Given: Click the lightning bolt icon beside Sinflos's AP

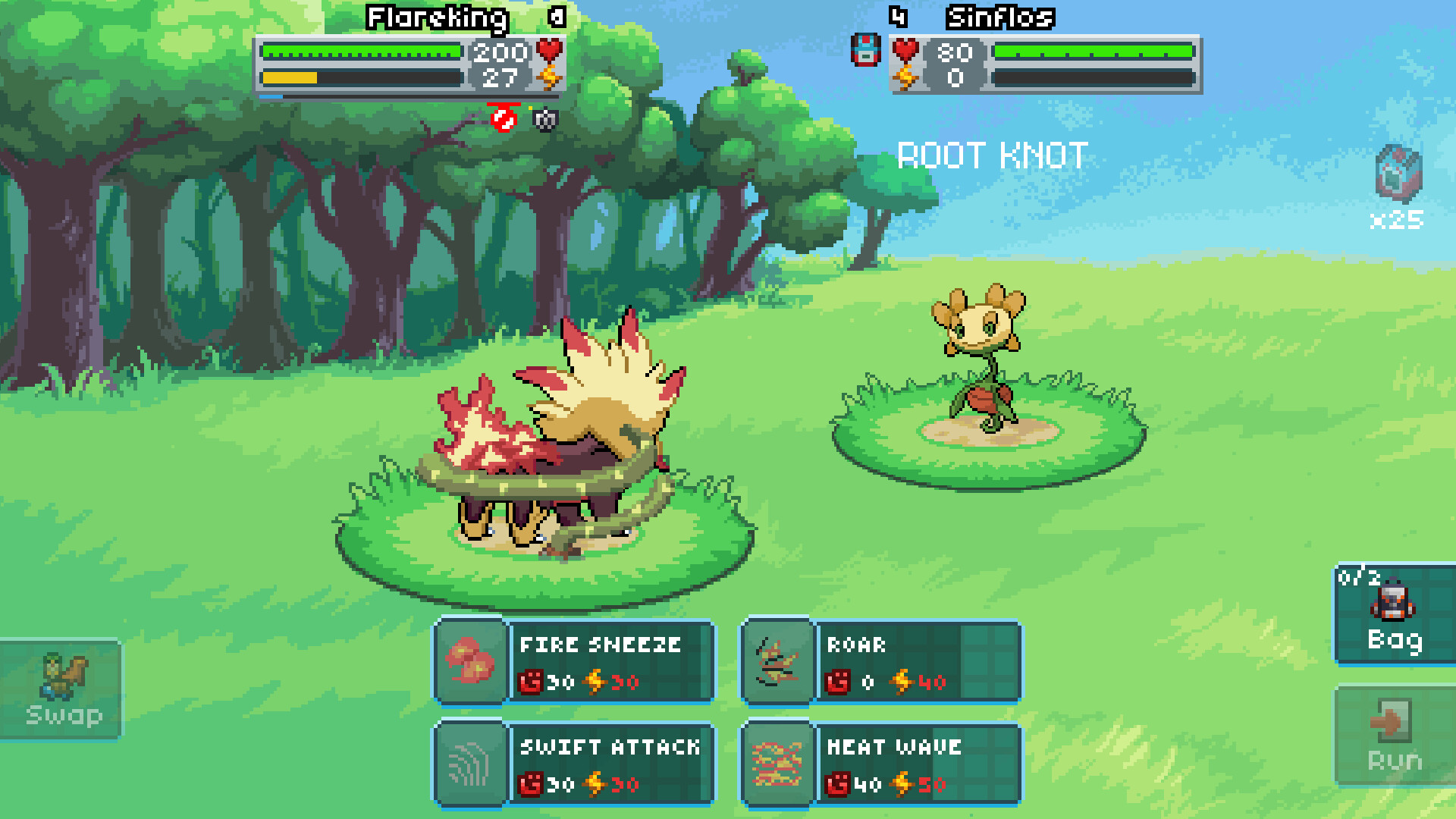Looking at the screenshot, I should coord(907,77).
